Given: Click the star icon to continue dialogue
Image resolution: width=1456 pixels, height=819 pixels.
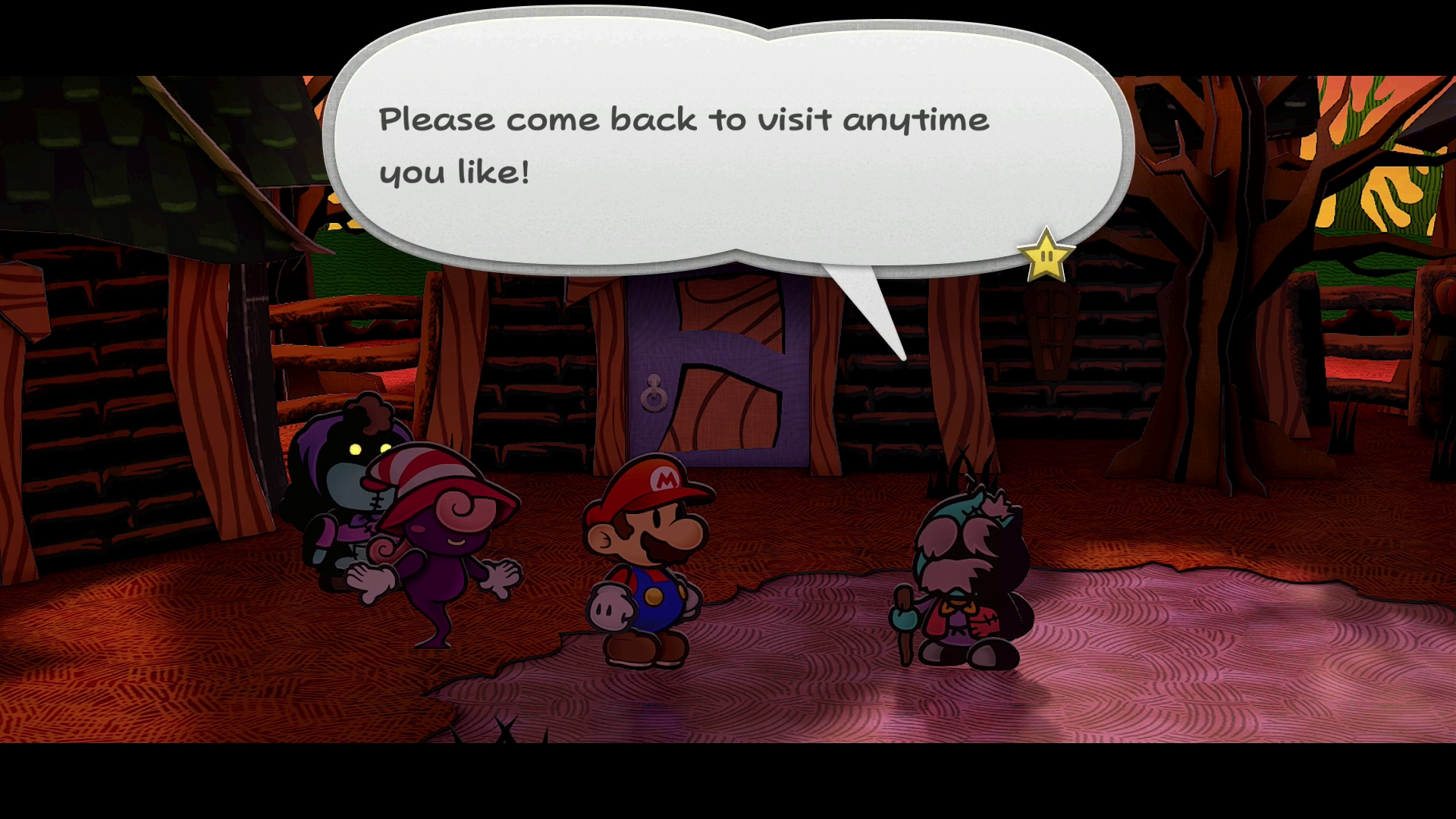Looking at the screenshot, I should [x=1046, y=256].
